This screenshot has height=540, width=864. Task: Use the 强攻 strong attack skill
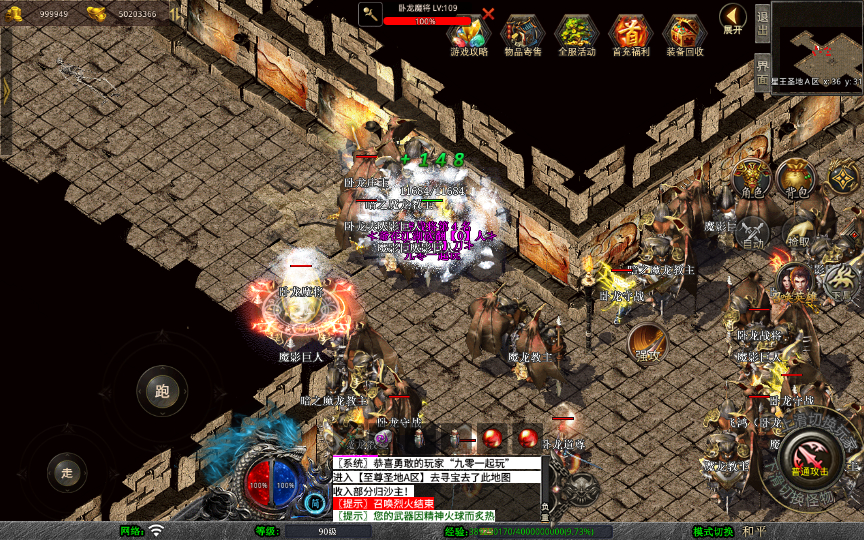coord(648,341)
